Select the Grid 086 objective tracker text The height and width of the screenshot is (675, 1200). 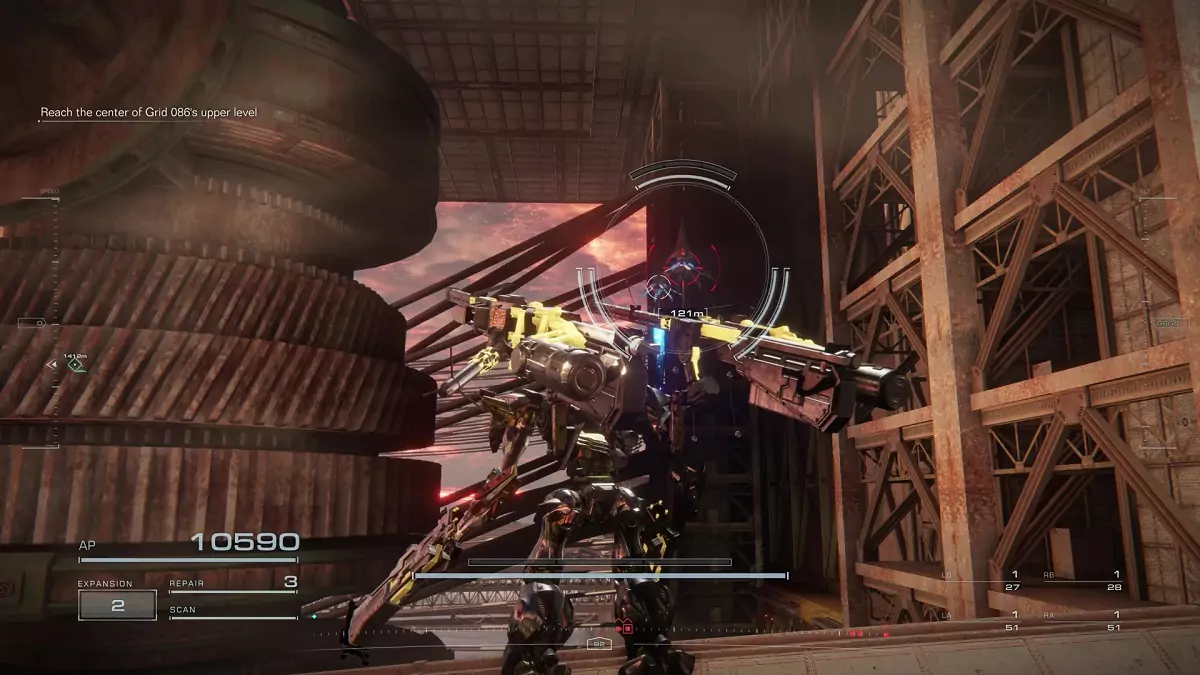[x=149, y=113]
